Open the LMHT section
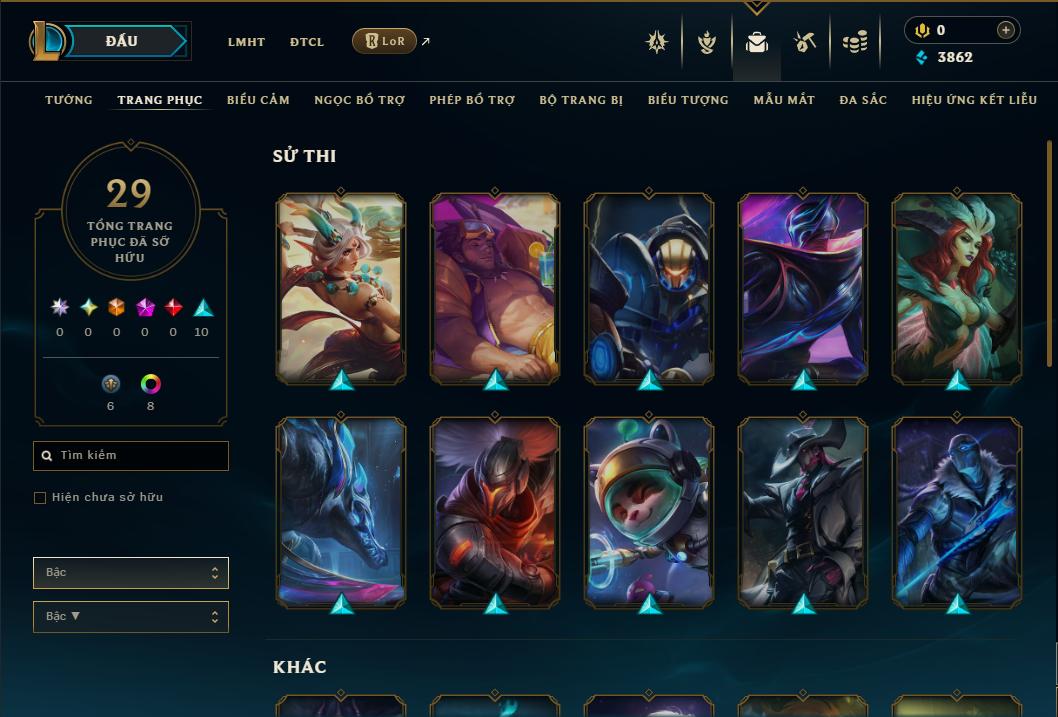Image resolution: width=1058 pixels, height=717 pixels. click(246, 42)
